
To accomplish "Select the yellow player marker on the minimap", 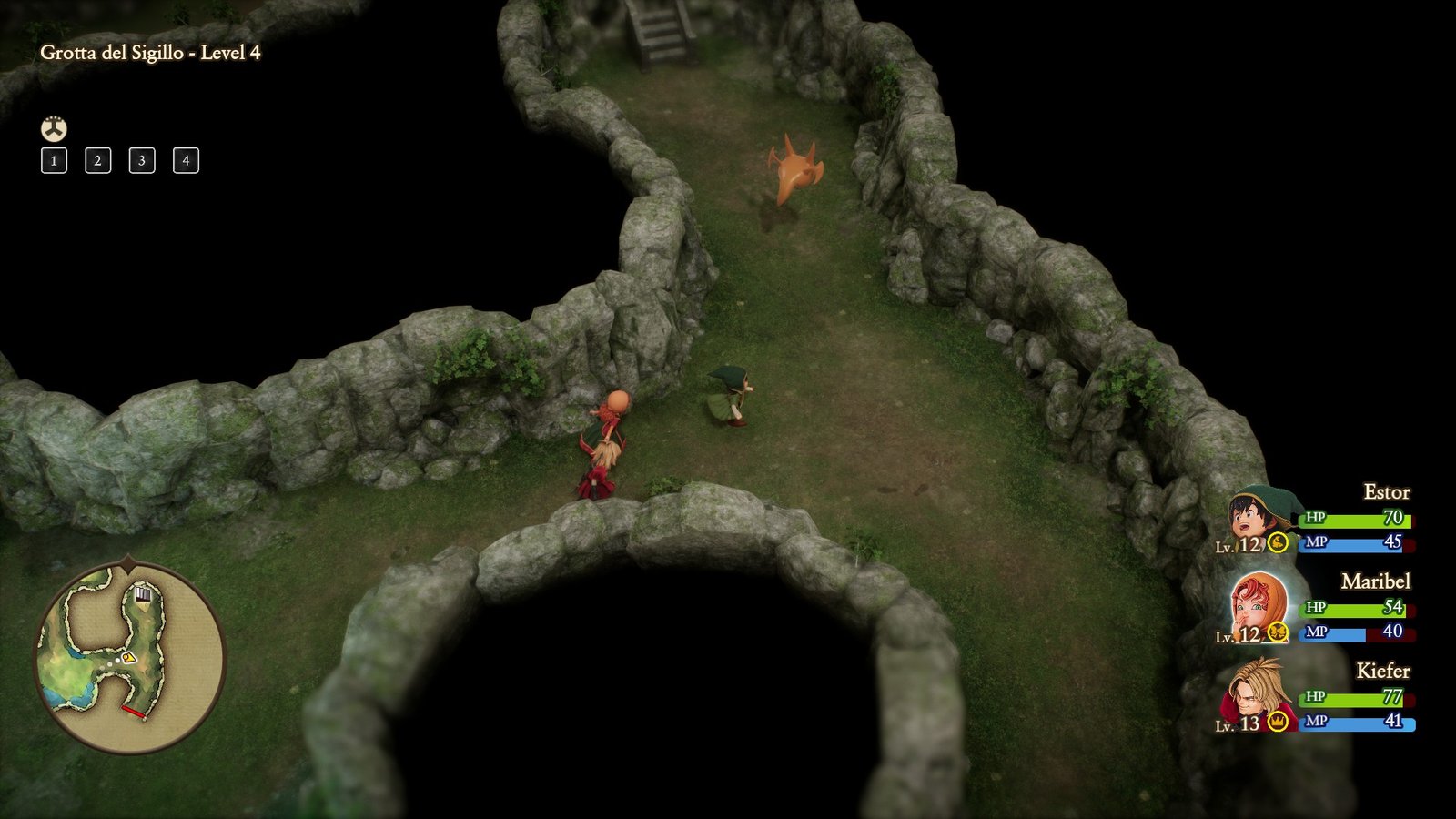I will pos(129,658).
